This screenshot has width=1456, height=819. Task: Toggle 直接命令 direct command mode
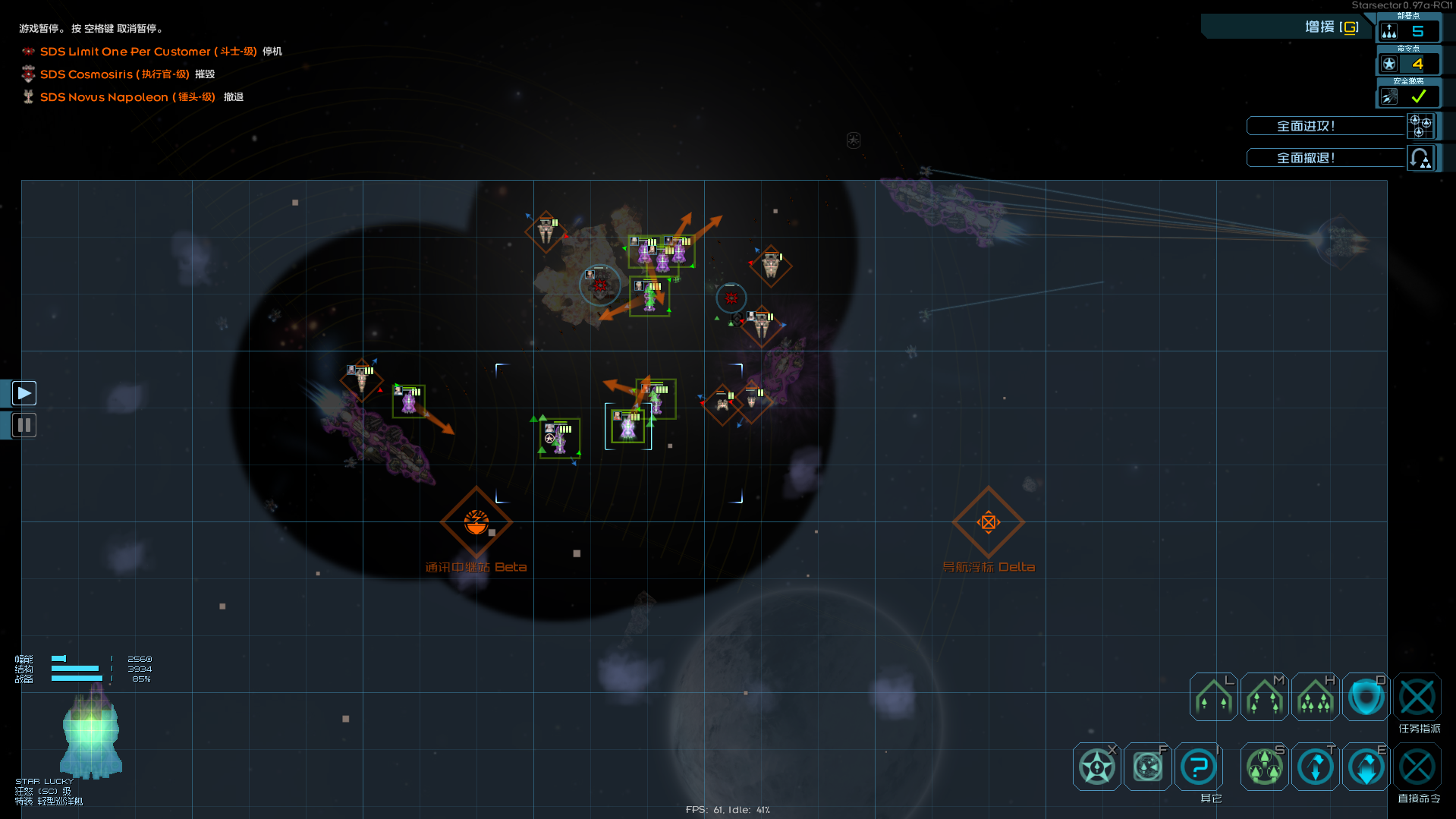(x=1417, y=766)
